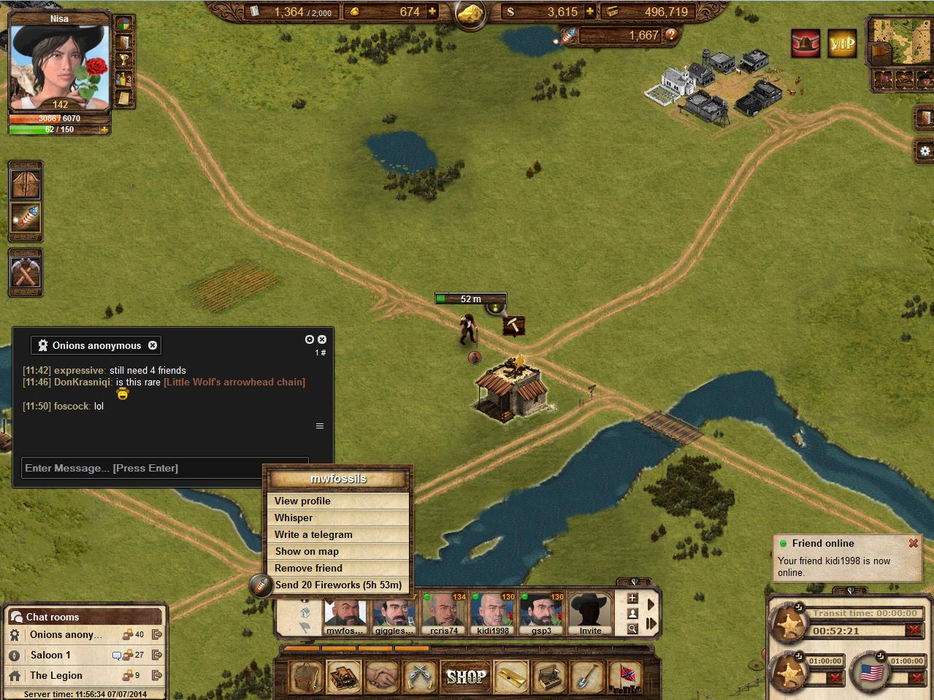
Task: Open the VIP icon
Action: click(843, 43)
